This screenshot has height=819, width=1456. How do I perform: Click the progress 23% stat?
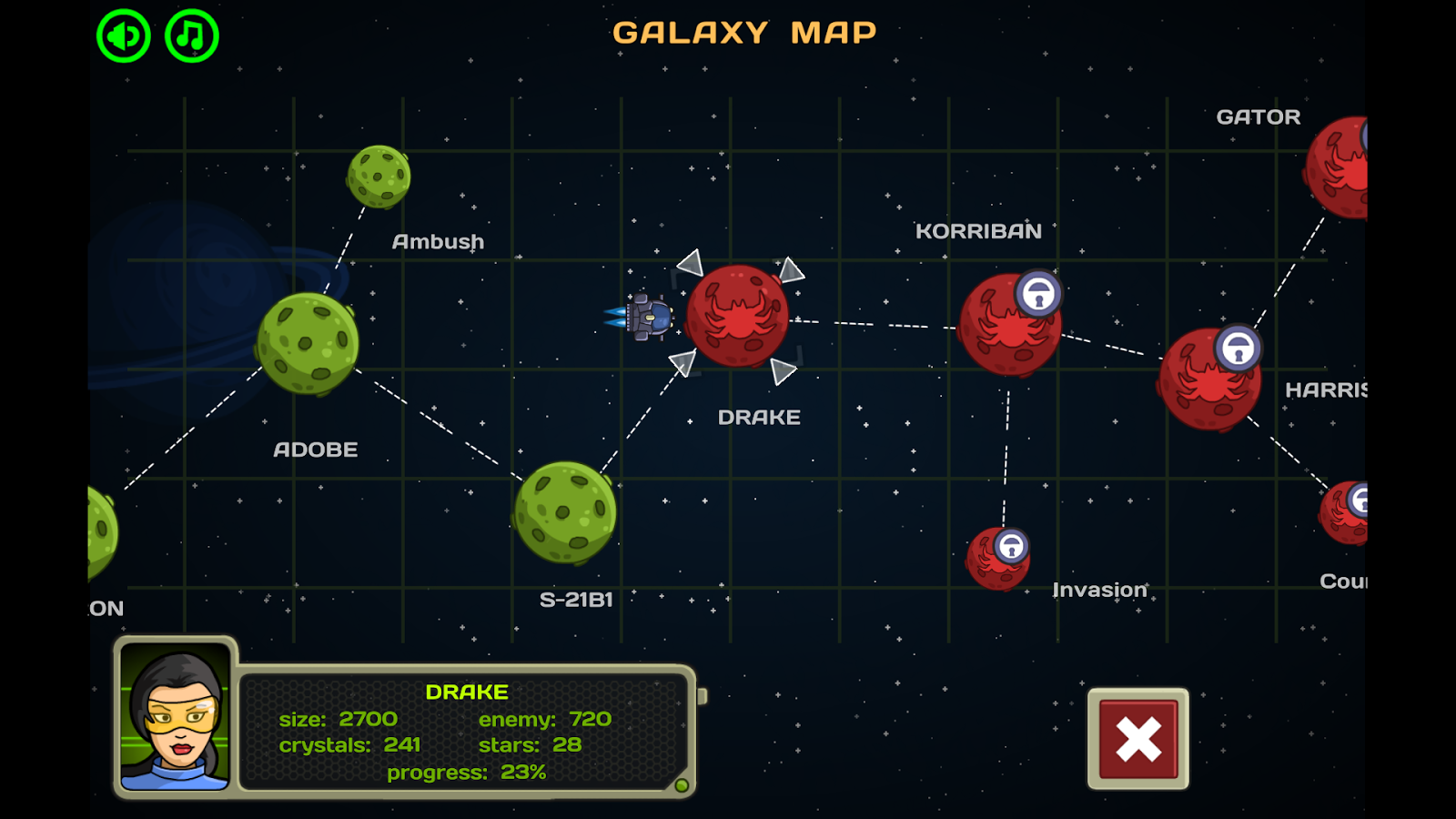coord(465,773)
